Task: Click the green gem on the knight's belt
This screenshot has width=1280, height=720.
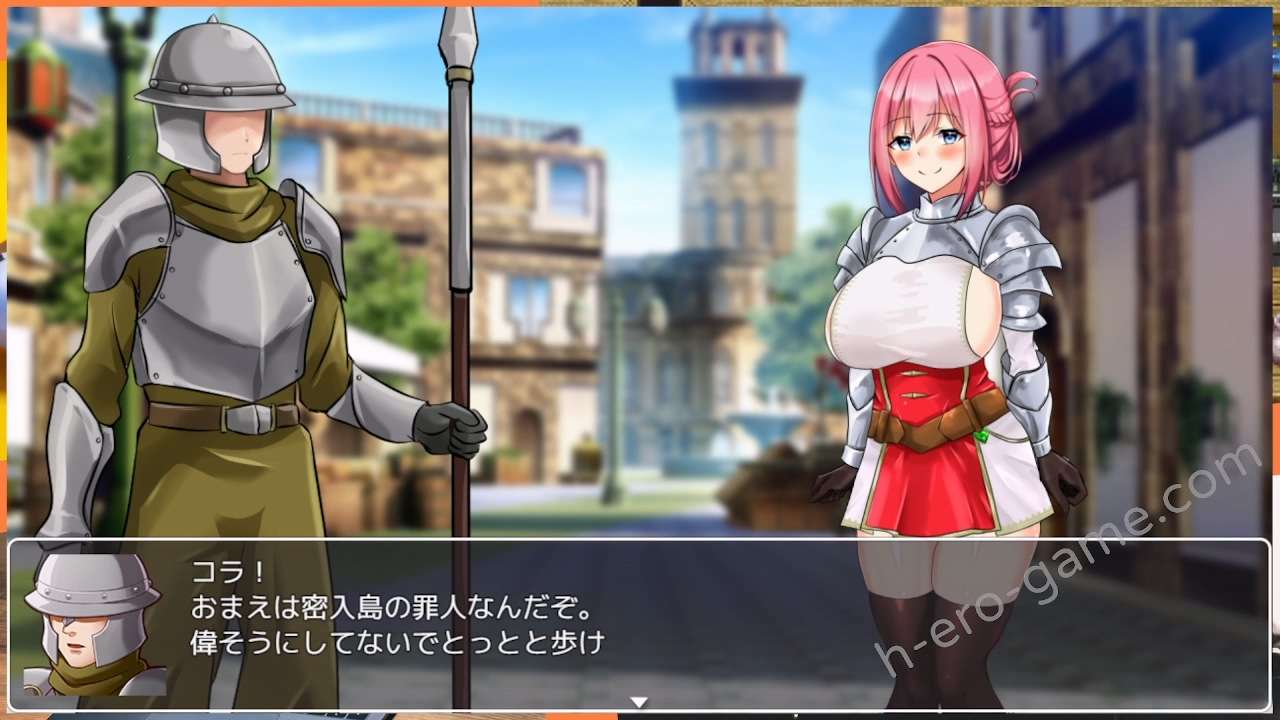Action: point(981,434)
